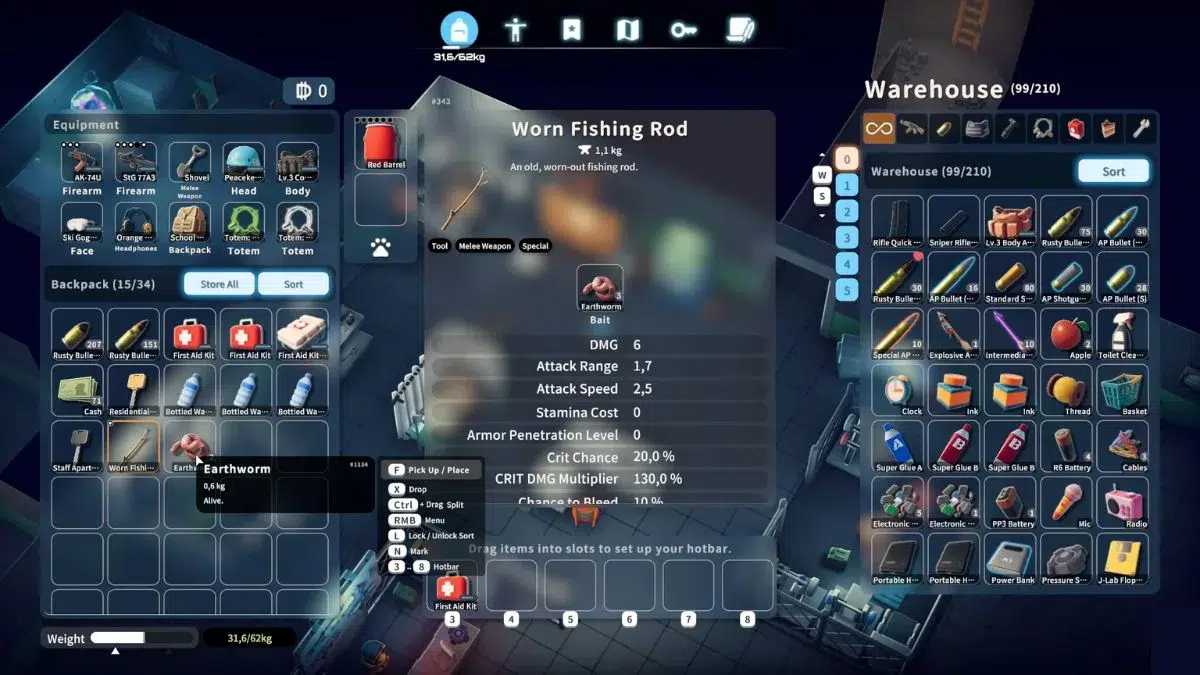Open the pet paw slot
The image size is (1200, 675).
(x=380, y=247)
